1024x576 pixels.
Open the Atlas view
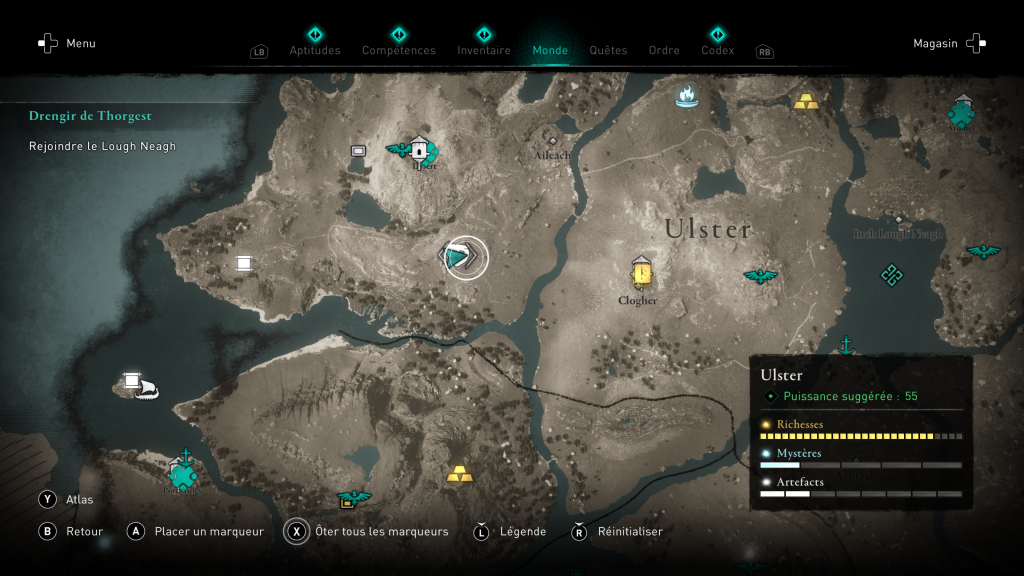79,499
